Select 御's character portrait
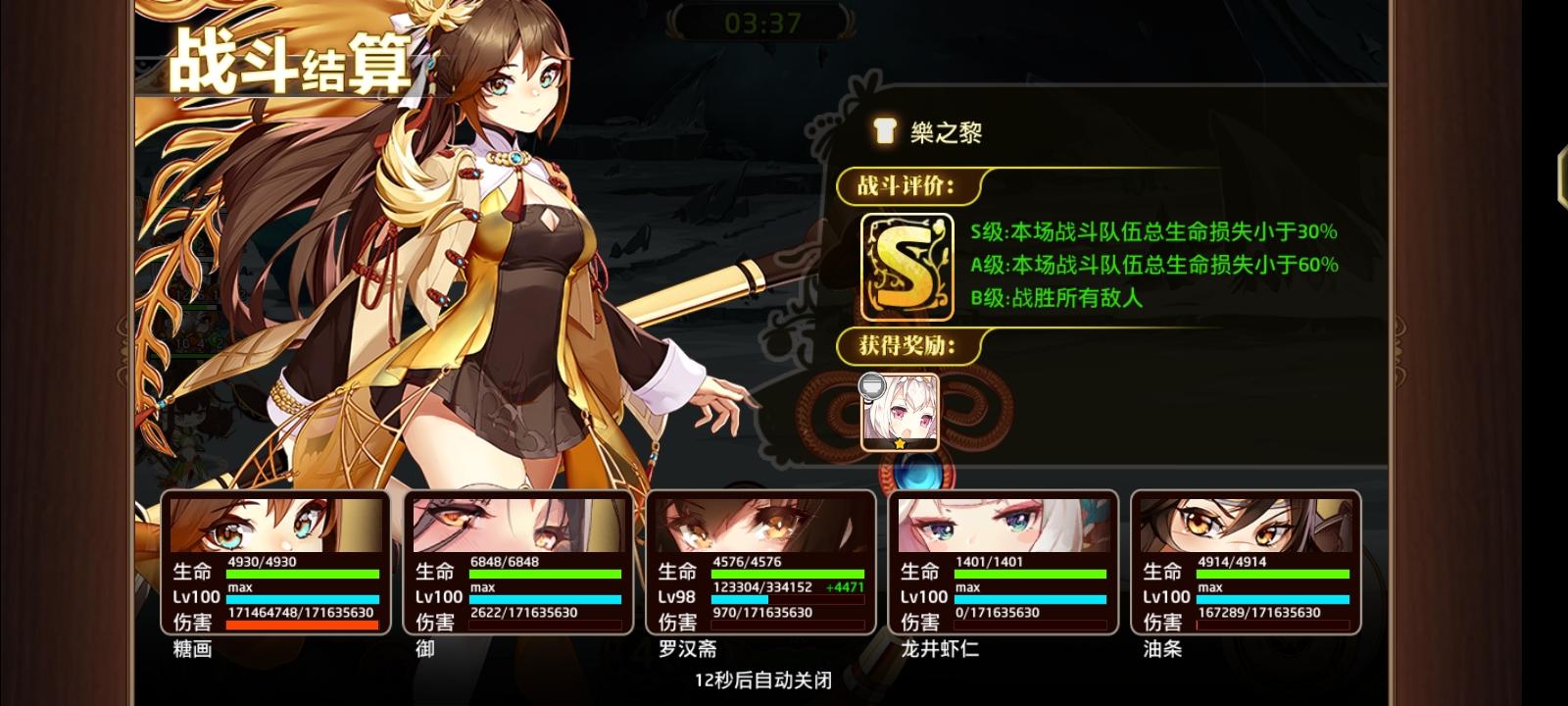Image resolution: width=1568 pixels, height=706 pixels. [517, 525]
